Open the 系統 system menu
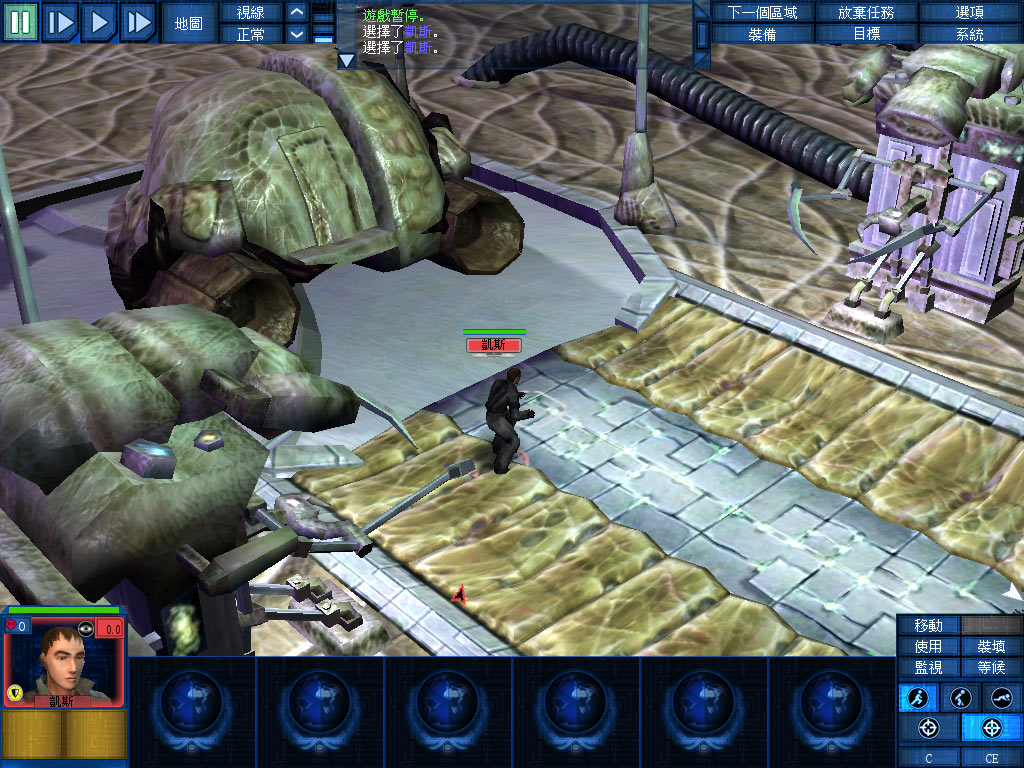 point(969,34)
